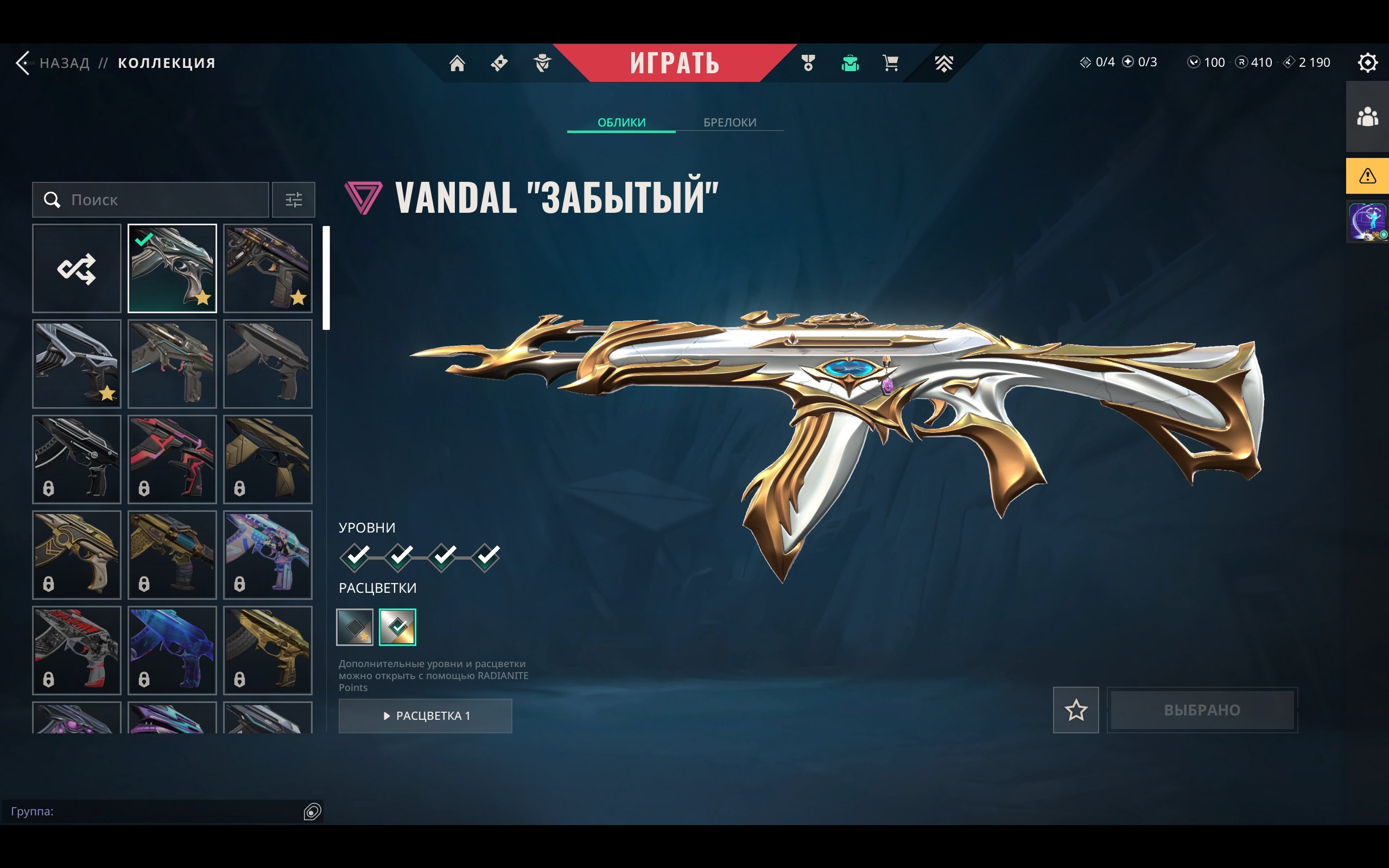Open the store cart icon
This screenshot has width=1389, height=868.
pos(890,62)
